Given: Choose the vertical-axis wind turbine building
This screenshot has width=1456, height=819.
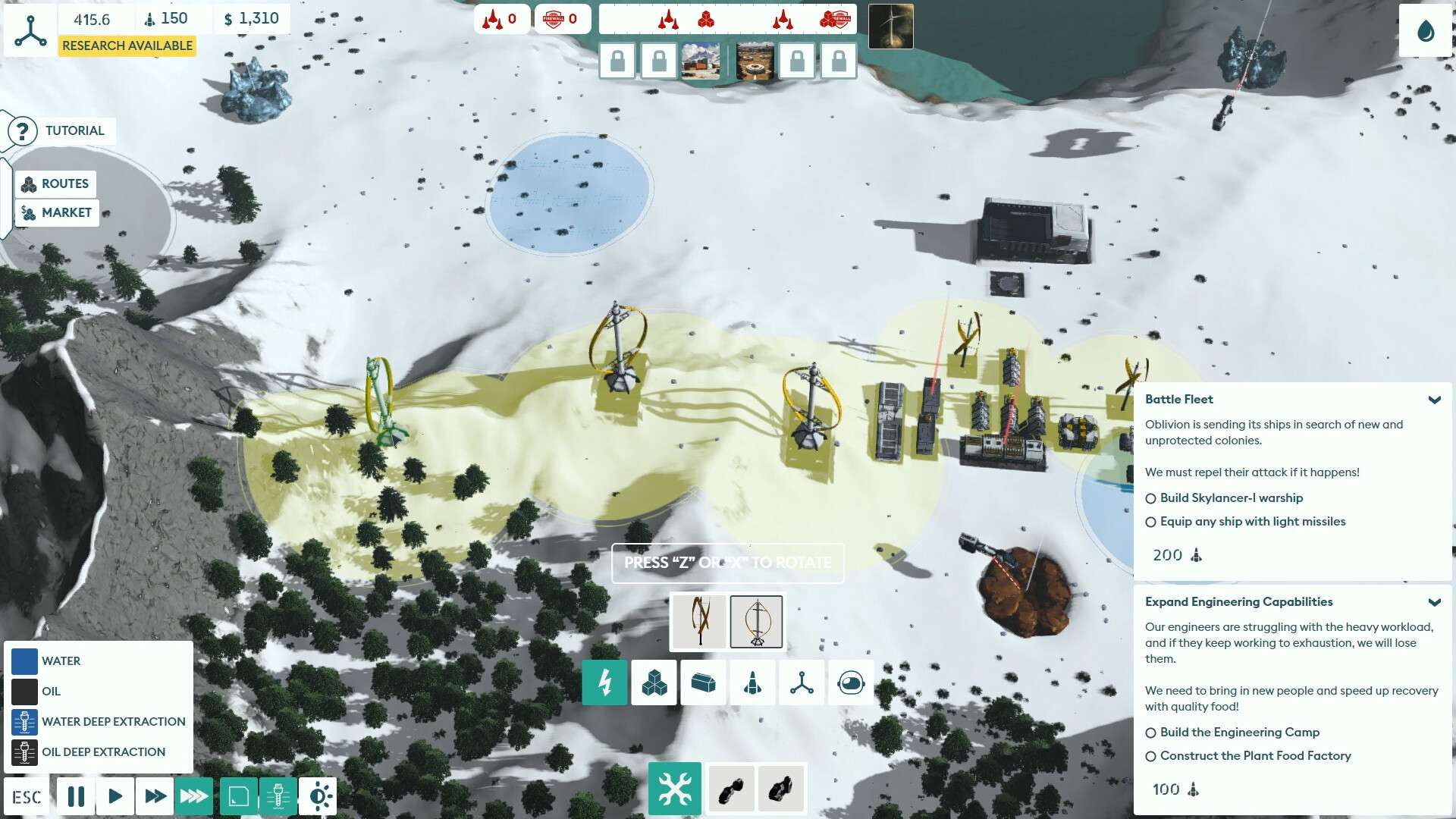Looking at the screenshot, I should pyautogui.click(x=756, y=622).
